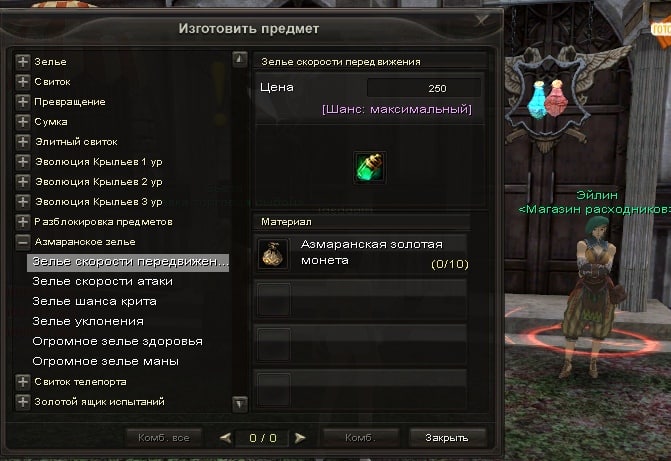Viewport: 671px width, 461px height.
Task: Increase the craft quantity with right arrow
Action: tap(300, 438)
